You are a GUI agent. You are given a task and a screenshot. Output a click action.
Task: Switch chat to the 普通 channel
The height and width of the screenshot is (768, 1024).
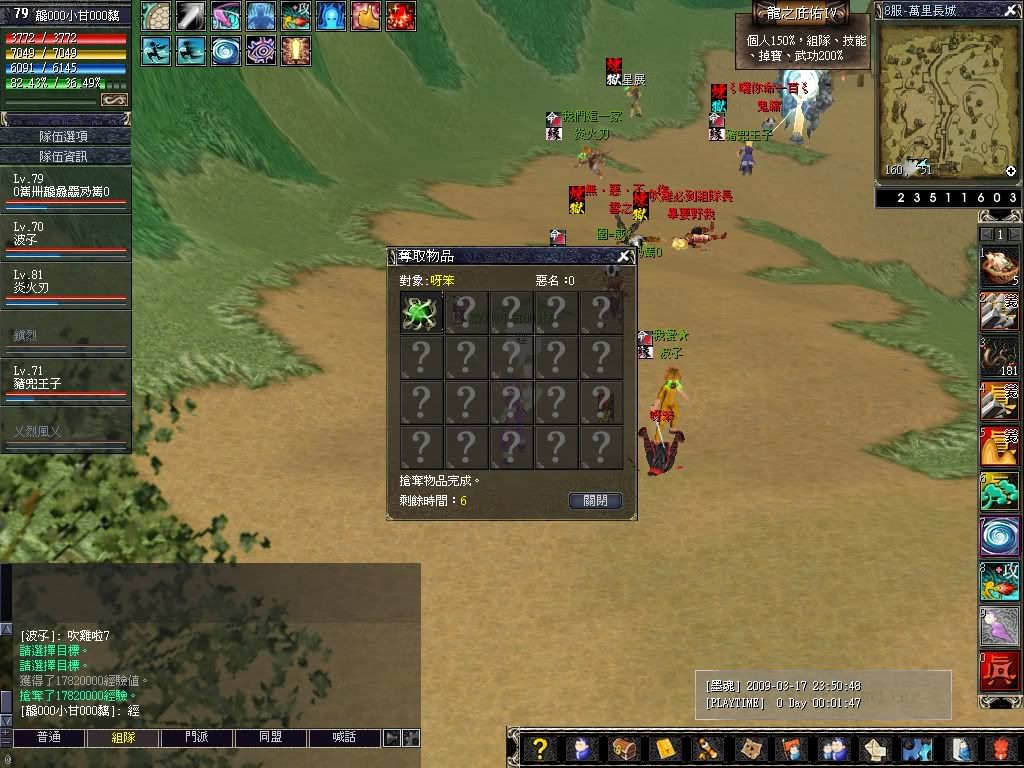tap(48, 738)
